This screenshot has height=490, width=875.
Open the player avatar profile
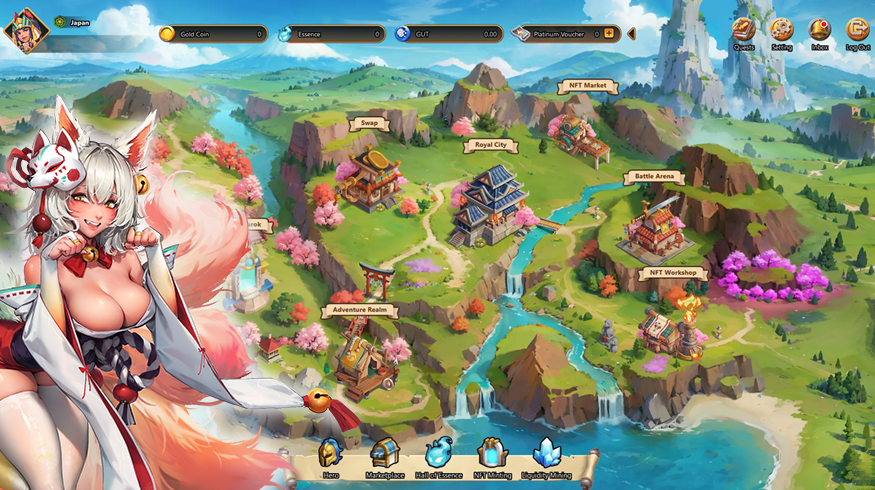(x=25, y=30)
